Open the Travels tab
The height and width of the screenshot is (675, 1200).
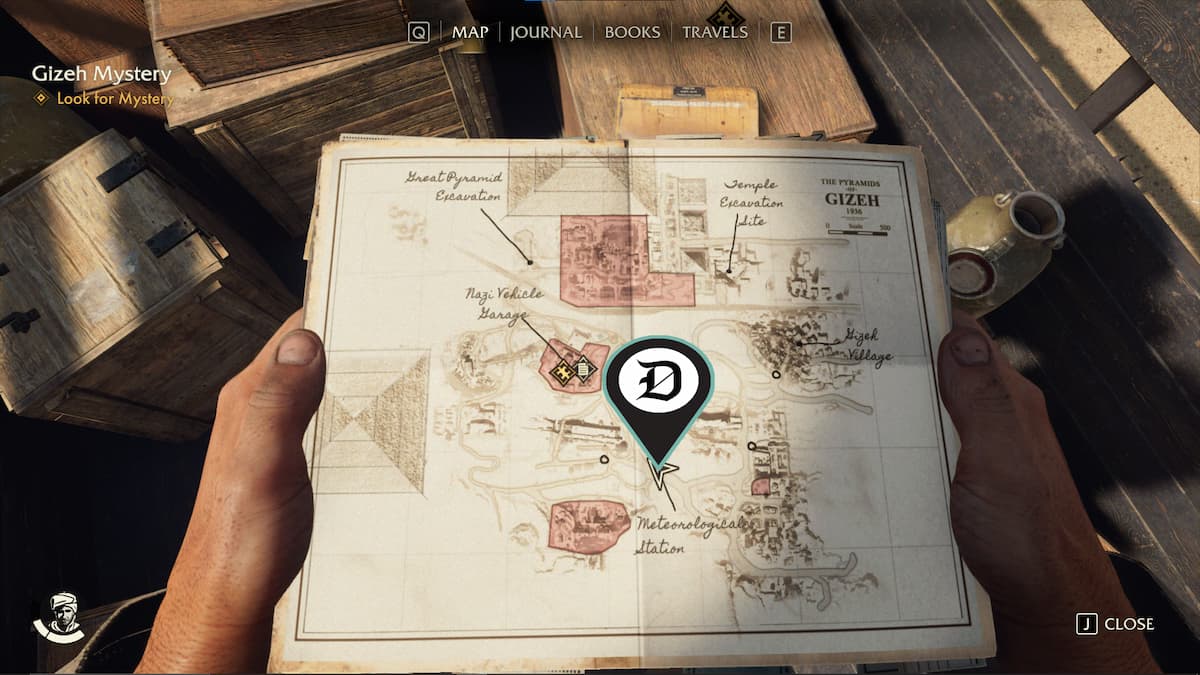coord(714,32)
